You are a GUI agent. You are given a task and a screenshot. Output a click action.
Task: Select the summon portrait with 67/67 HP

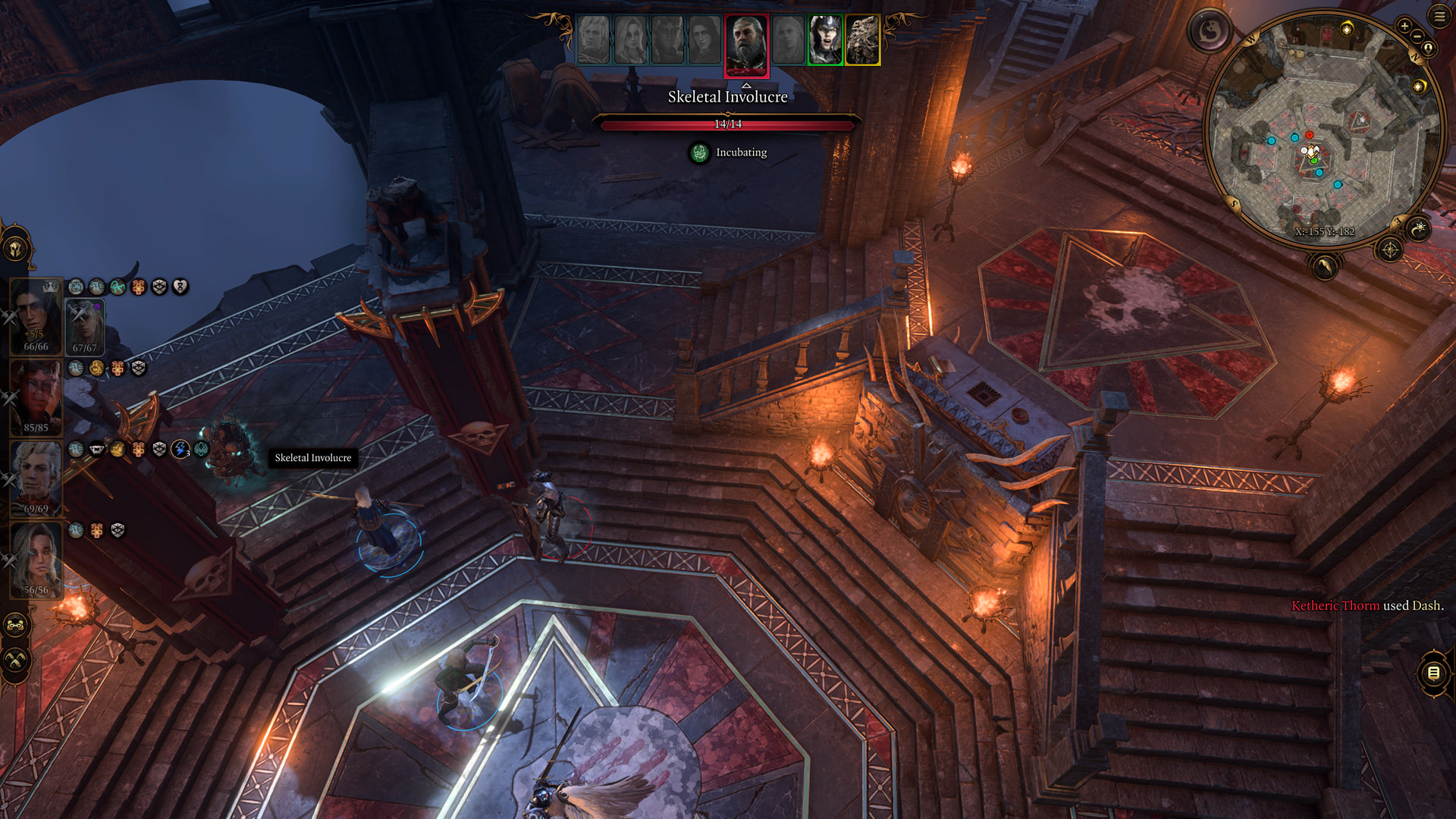pyautogui.click(x=84, y=326)
